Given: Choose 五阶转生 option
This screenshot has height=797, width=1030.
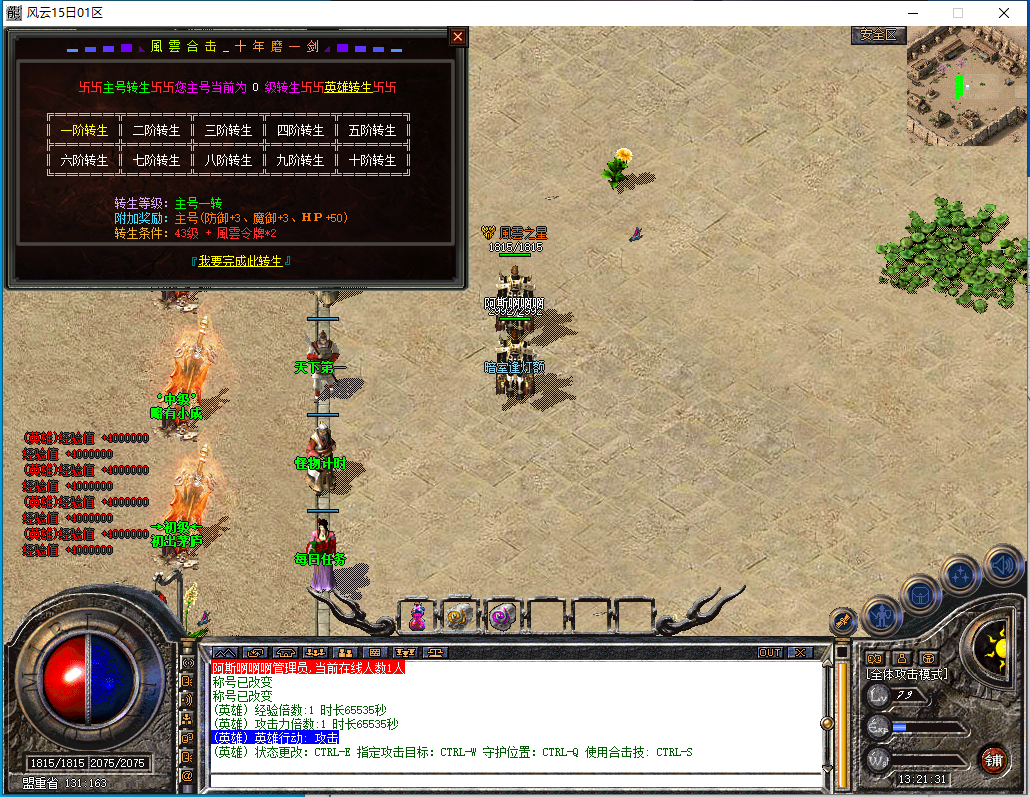Looking at the screenshot, I should 372,130.
